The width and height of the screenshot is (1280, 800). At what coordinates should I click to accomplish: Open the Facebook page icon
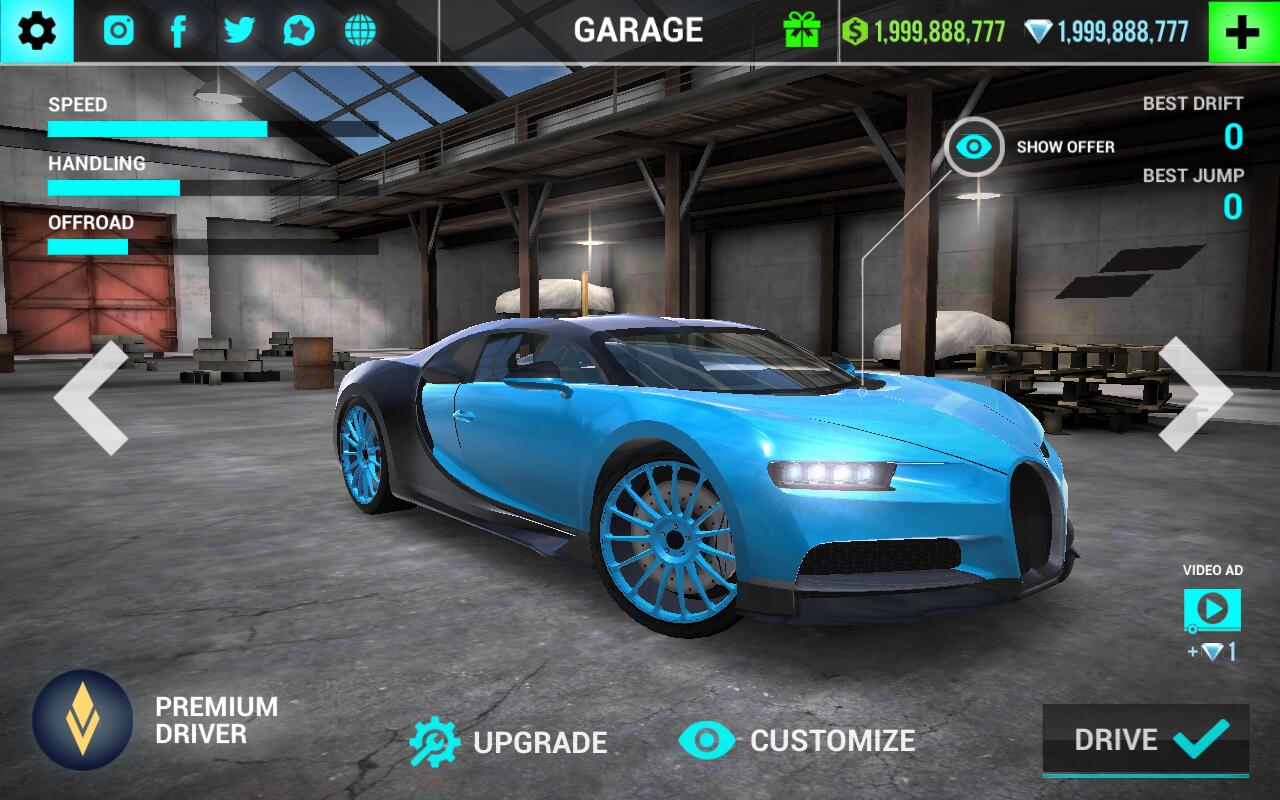[178, 29]
